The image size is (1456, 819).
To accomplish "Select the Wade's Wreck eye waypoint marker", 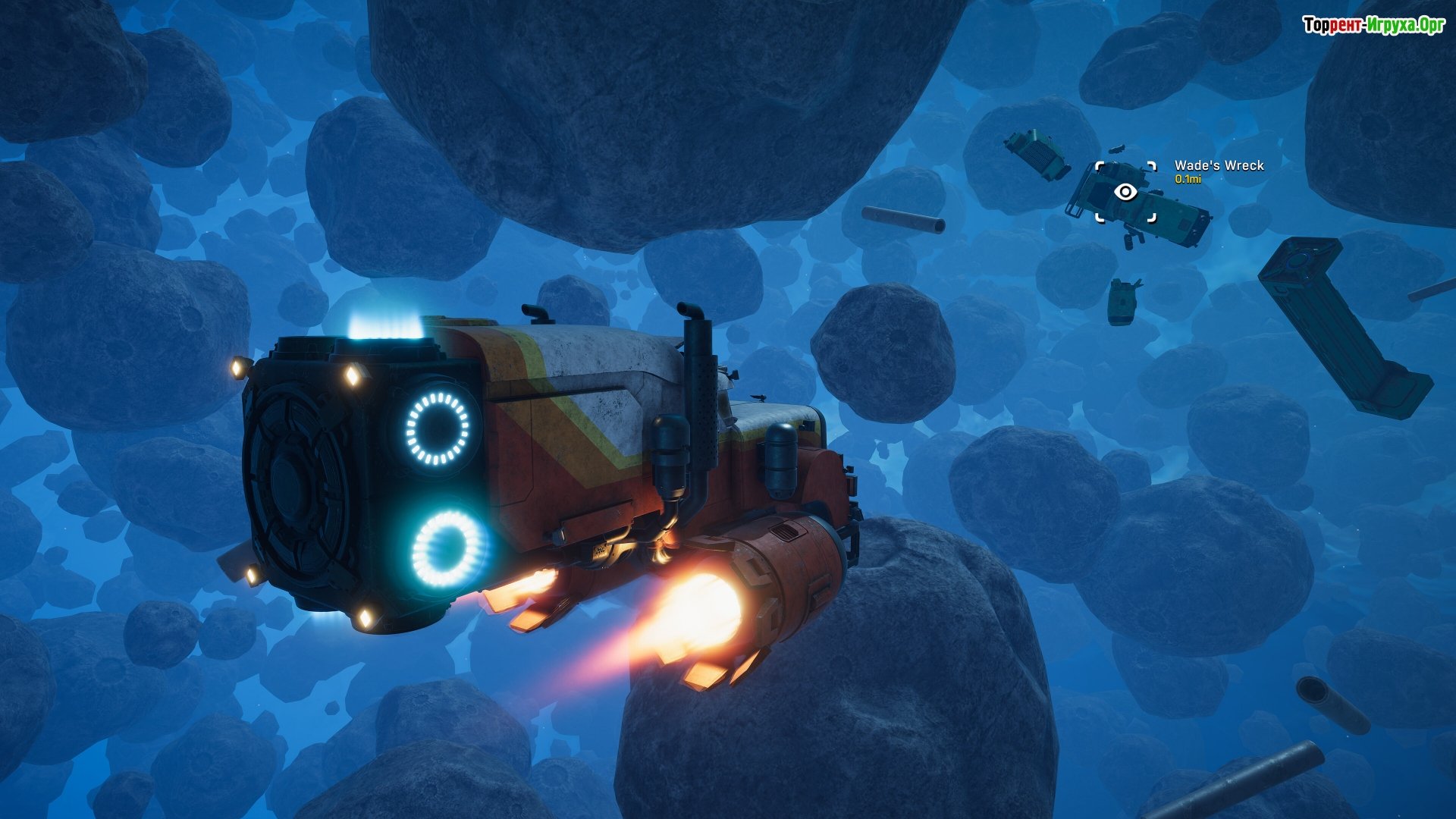I will pyautogui.click(x=1125, y=193).
